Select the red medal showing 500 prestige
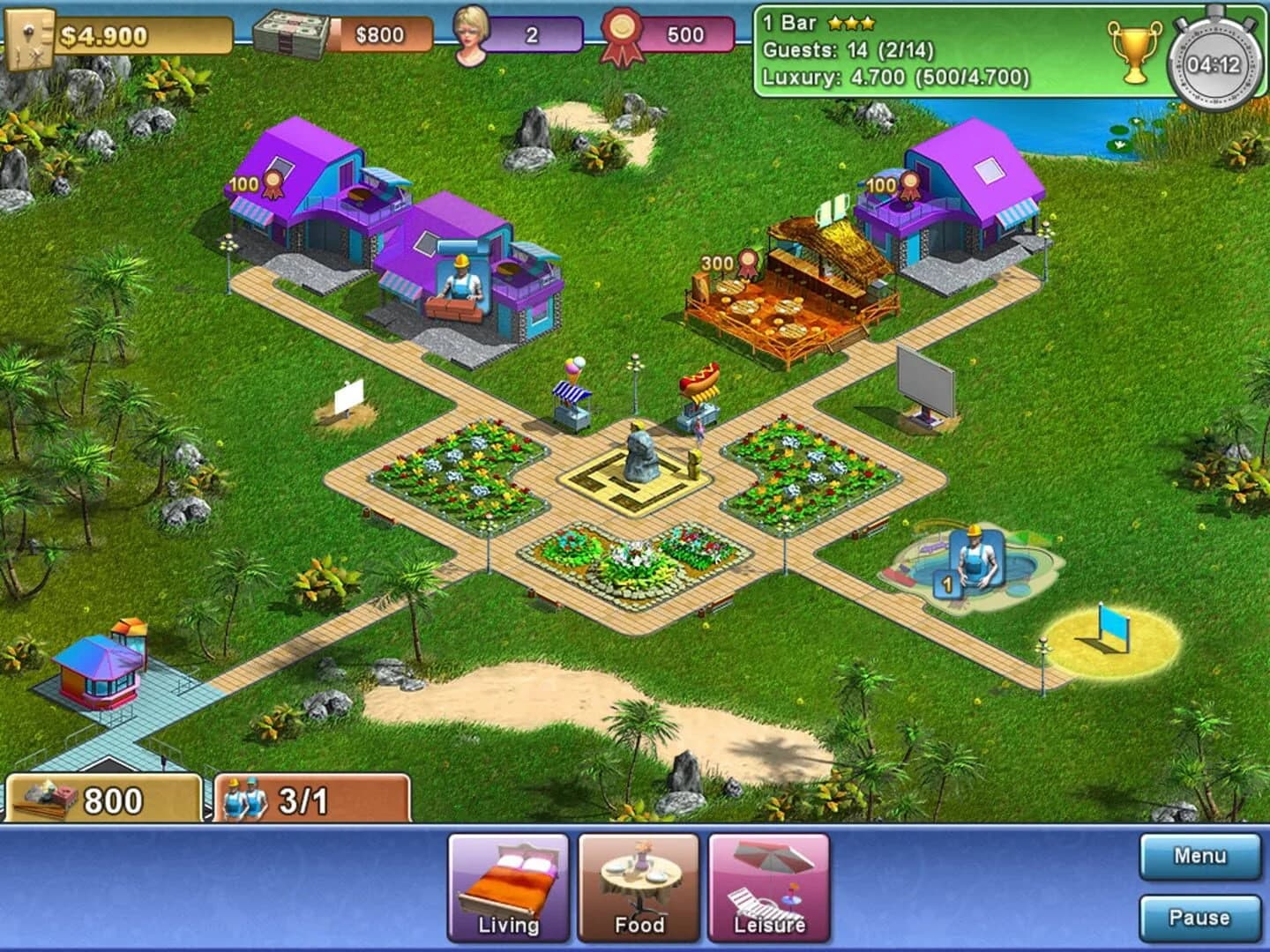1270x952 pixels. coord(621,31)
